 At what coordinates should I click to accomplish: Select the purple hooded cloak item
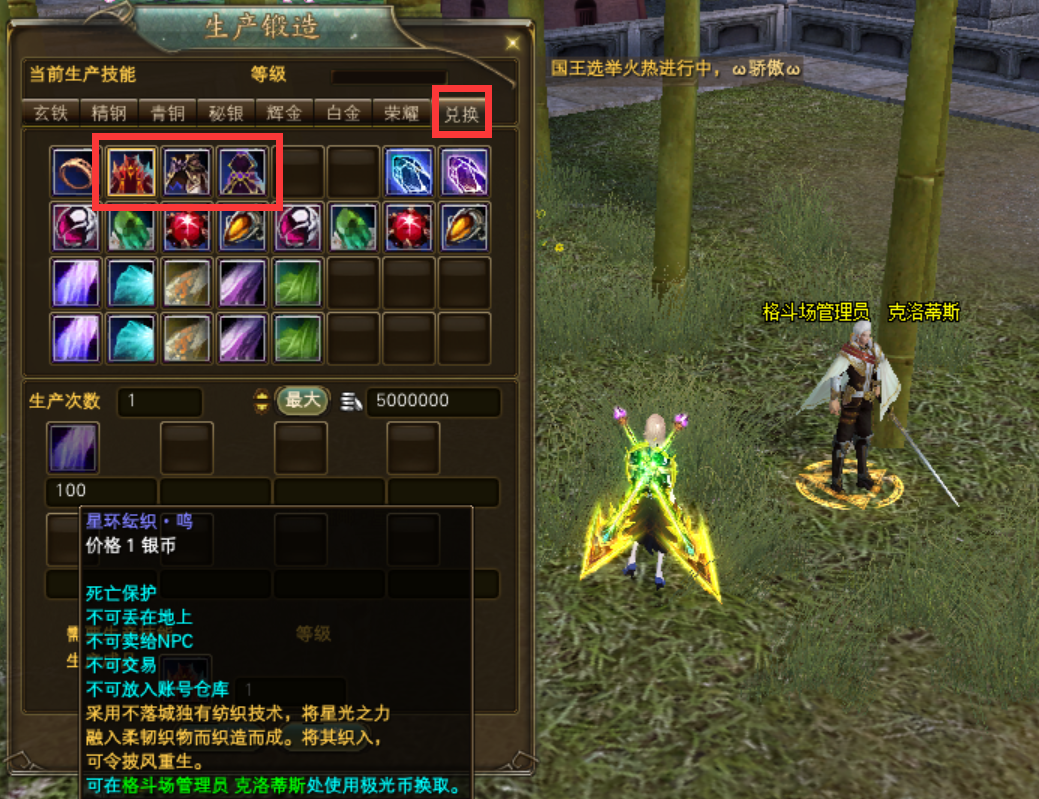243,172
